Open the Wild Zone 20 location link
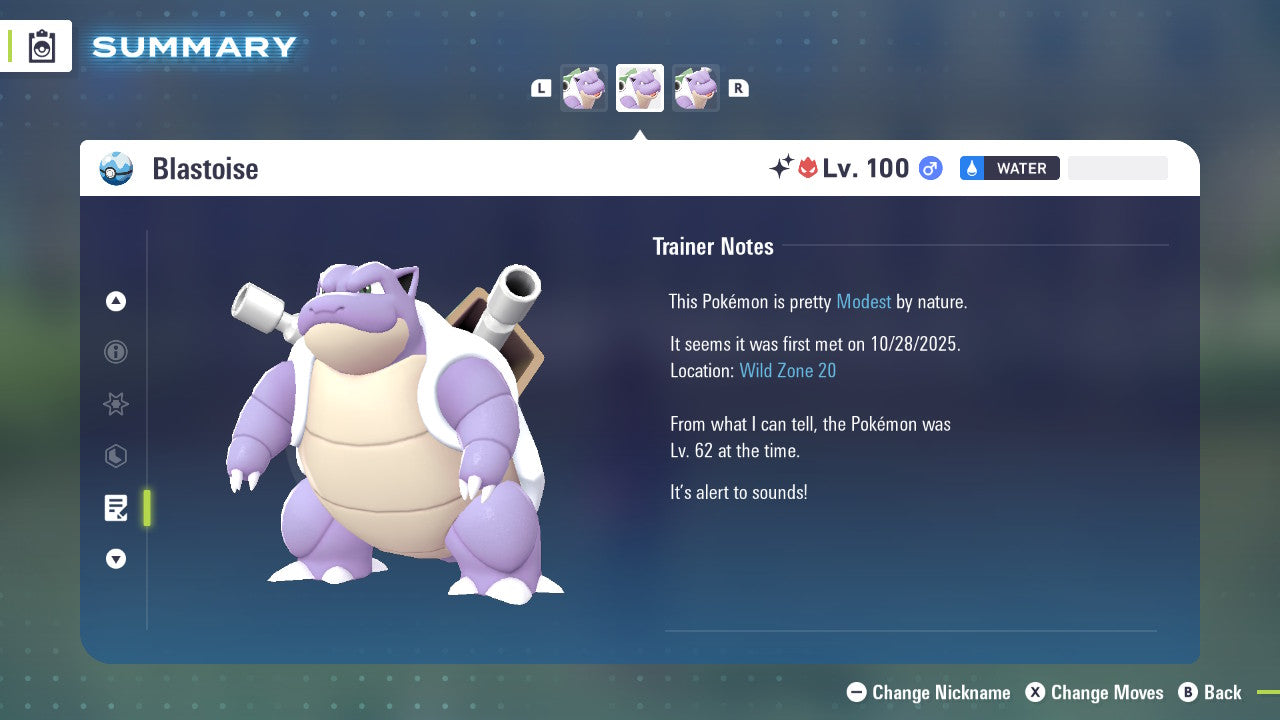The height and width of the screenshot is (720, 1280). (788, 370)
